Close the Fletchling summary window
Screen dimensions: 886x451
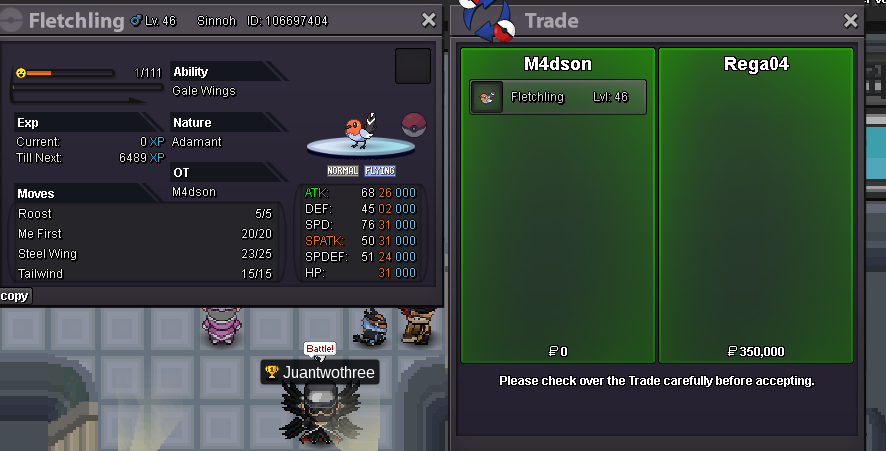[429, 20]
